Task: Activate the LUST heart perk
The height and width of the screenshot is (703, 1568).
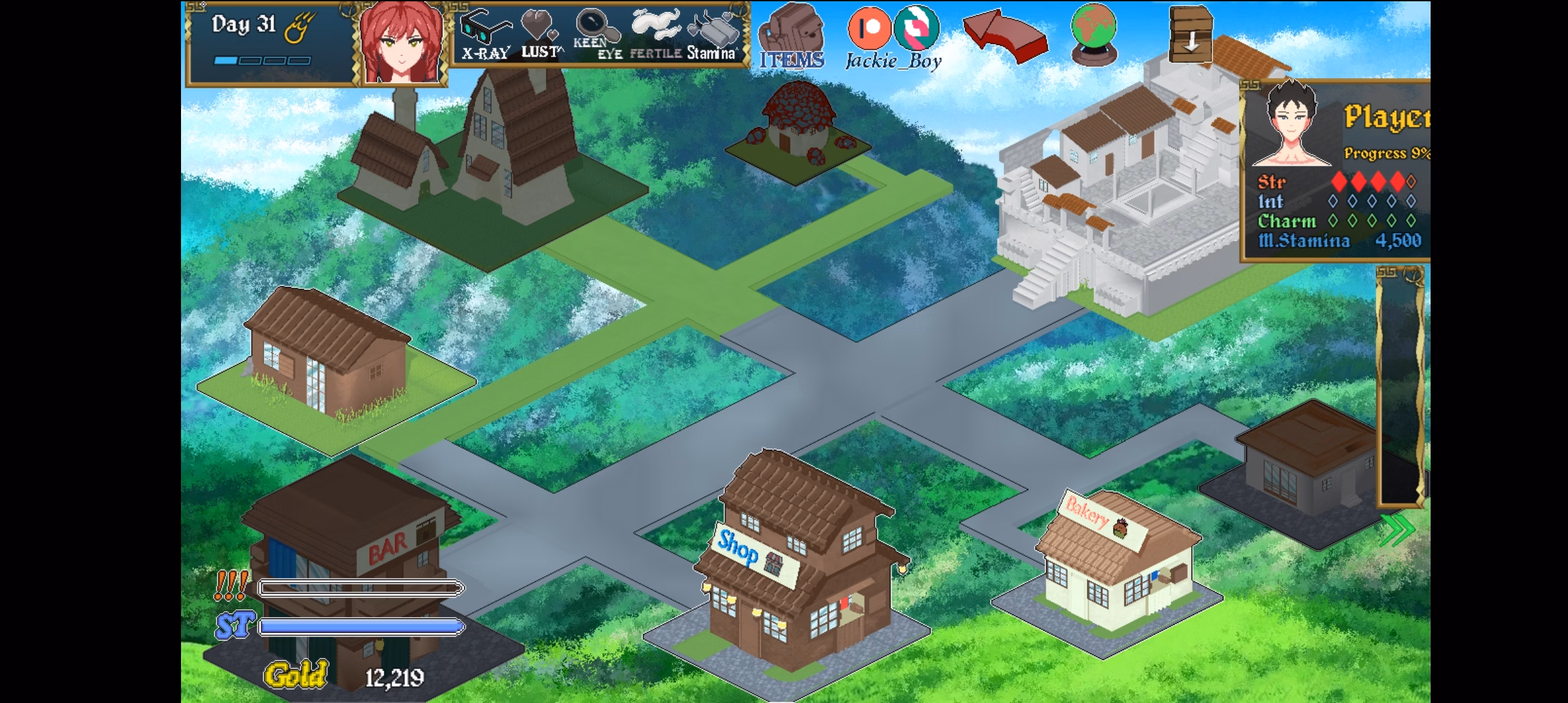Action: point(540,33)
